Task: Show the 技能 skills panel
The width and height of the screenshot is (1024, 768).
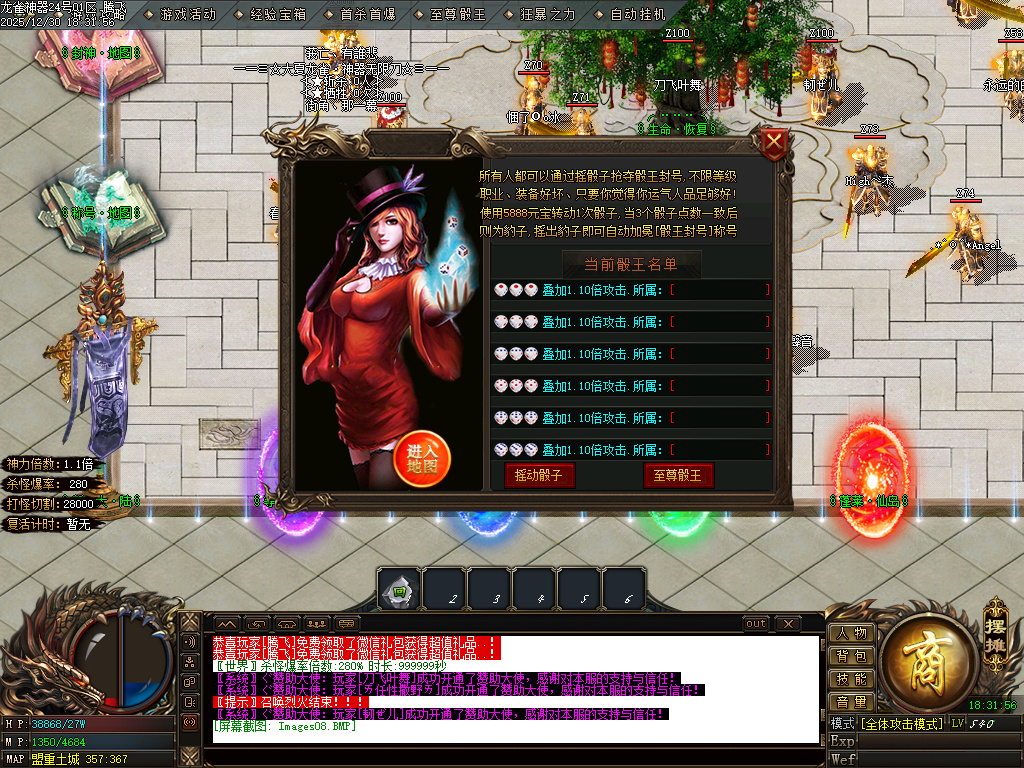Action: pos(851,679)
